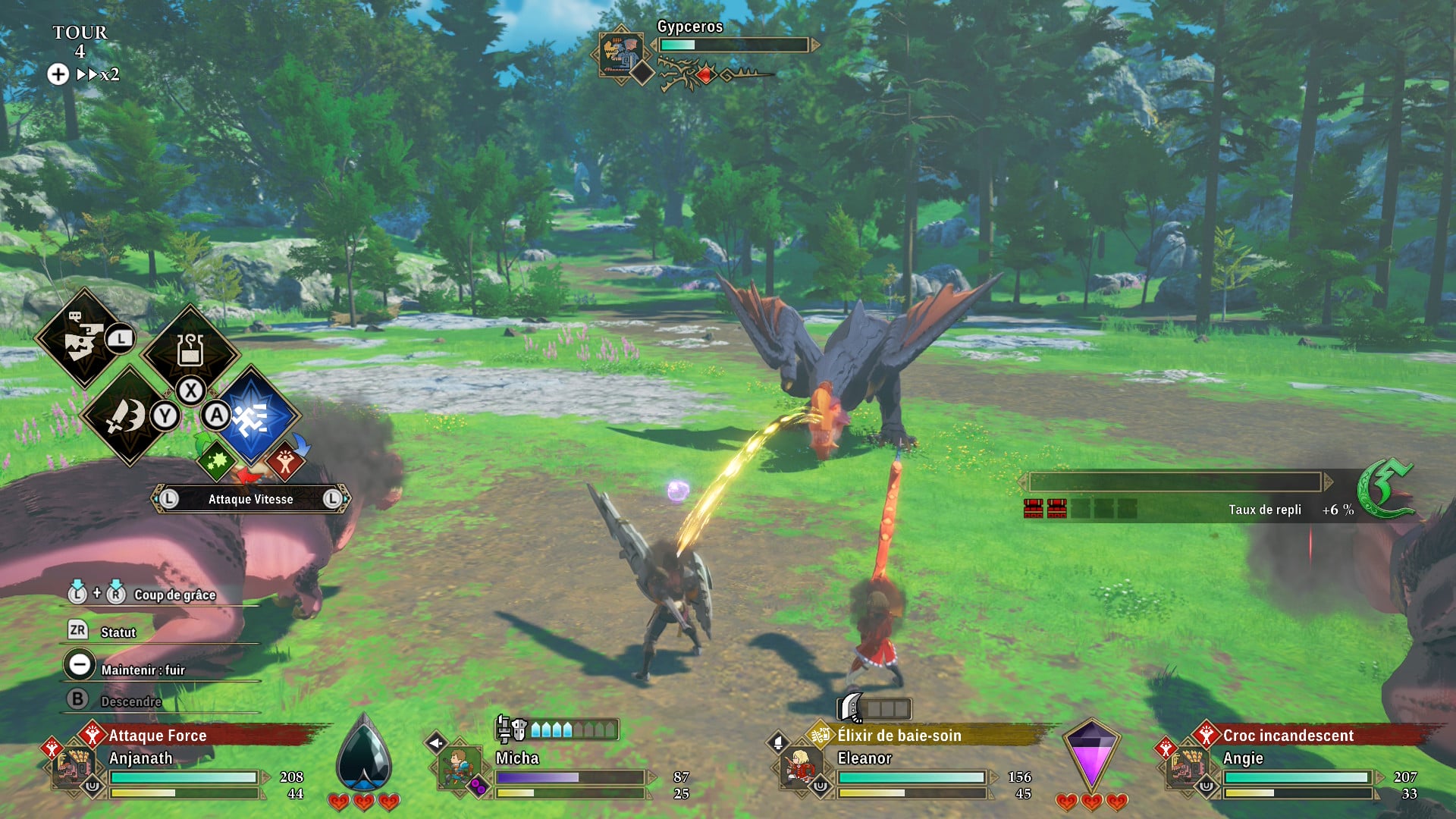Pick the green burst attack-type icon
The image size is (1456, 819).
coord(218,460)
